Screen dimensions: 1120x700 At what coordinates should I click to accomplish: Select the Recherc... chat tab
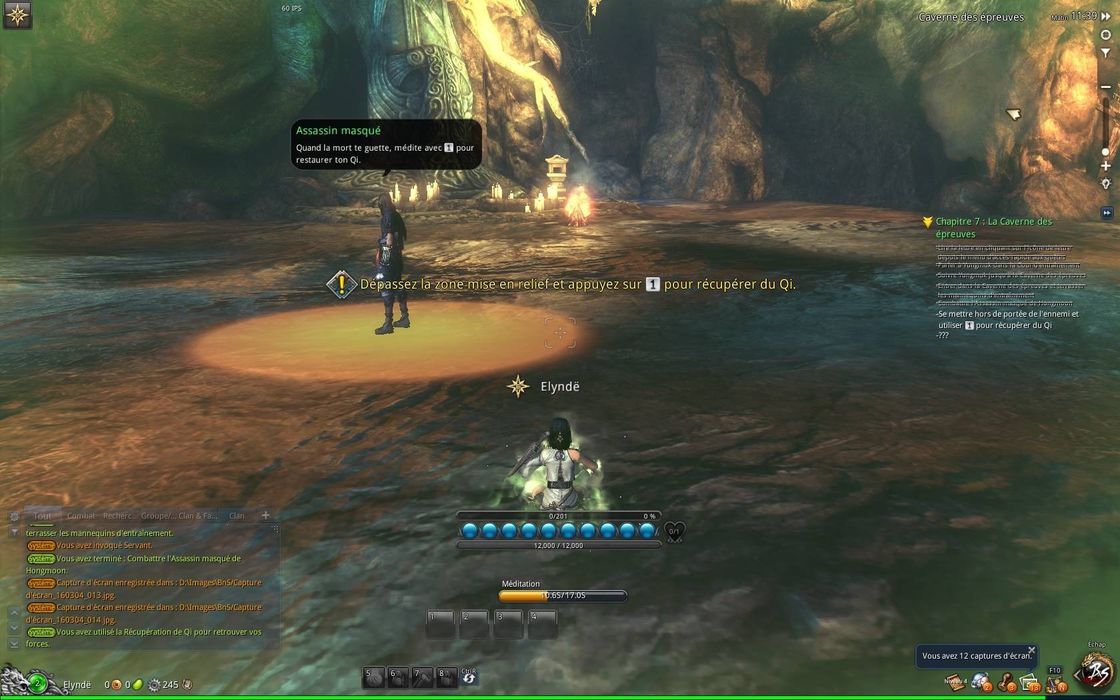pos(120,516)
